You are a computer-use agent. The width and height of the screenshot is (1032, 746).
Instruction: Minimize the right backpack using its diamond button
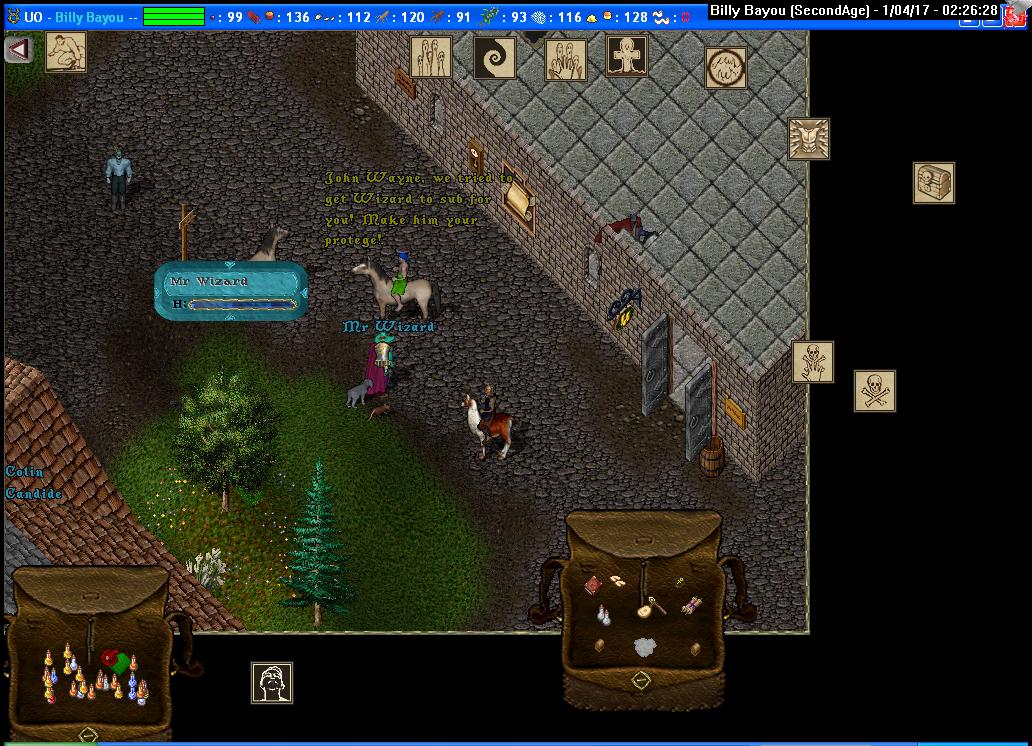coord(641,680)
